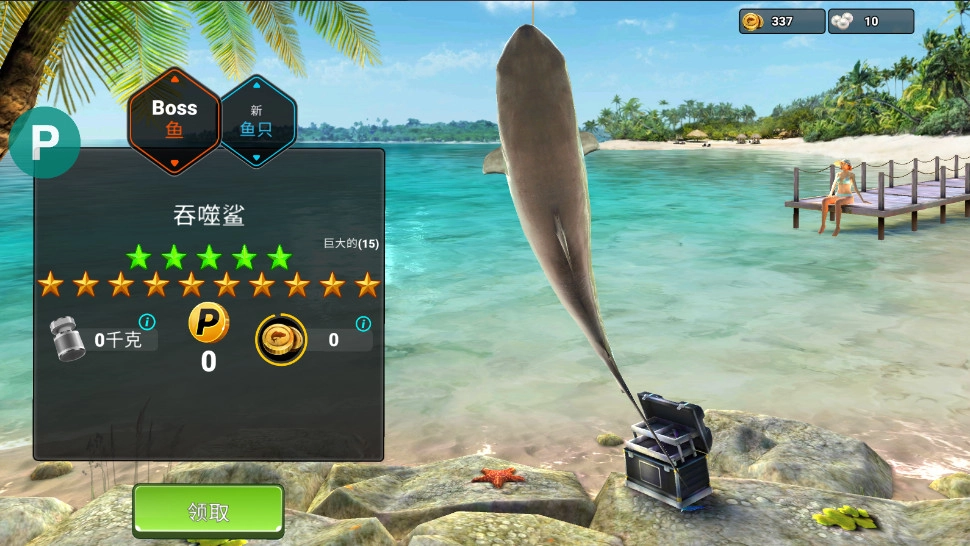Open the pearl balance showing 10
The image size is (970, 546).
[870, 21]
